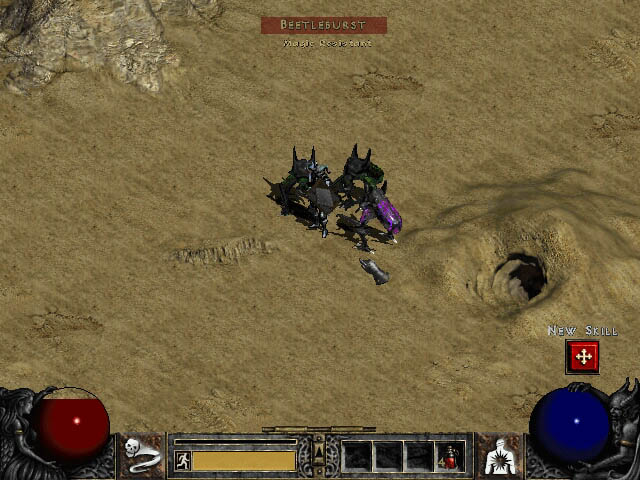Use the red health potion in the belt
640x480 pixels.
[452, 456]
